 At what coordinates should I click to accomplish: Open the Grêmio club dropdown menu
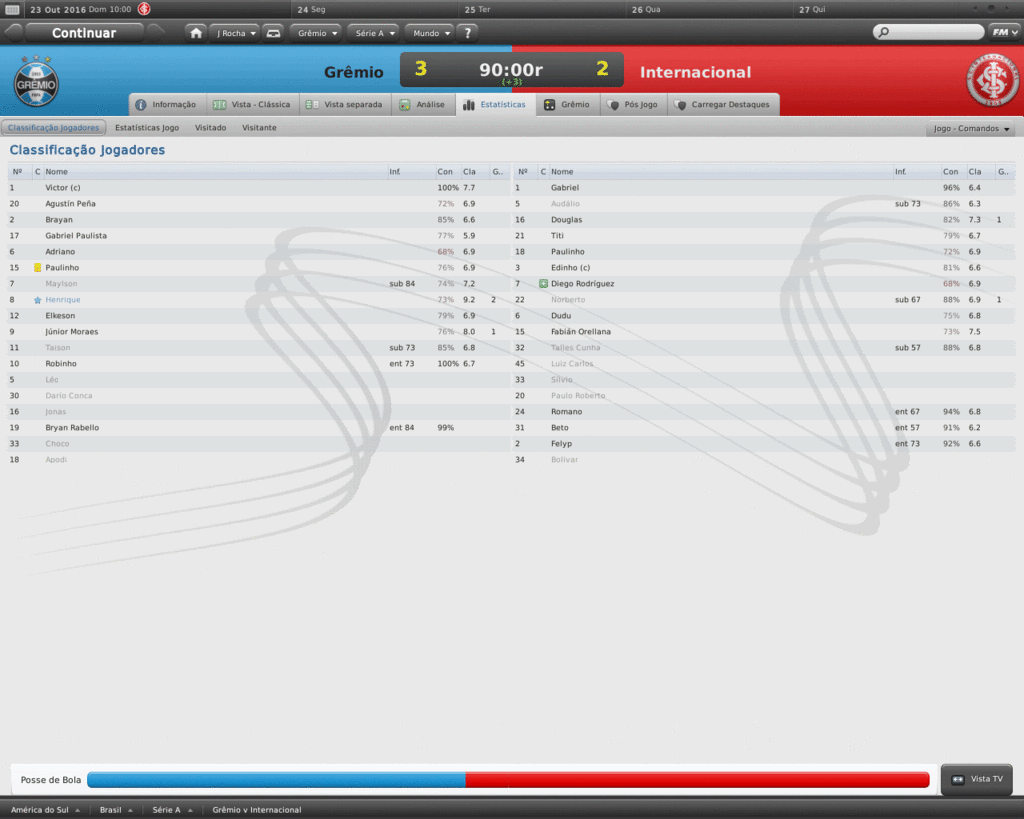click(316, 33)
